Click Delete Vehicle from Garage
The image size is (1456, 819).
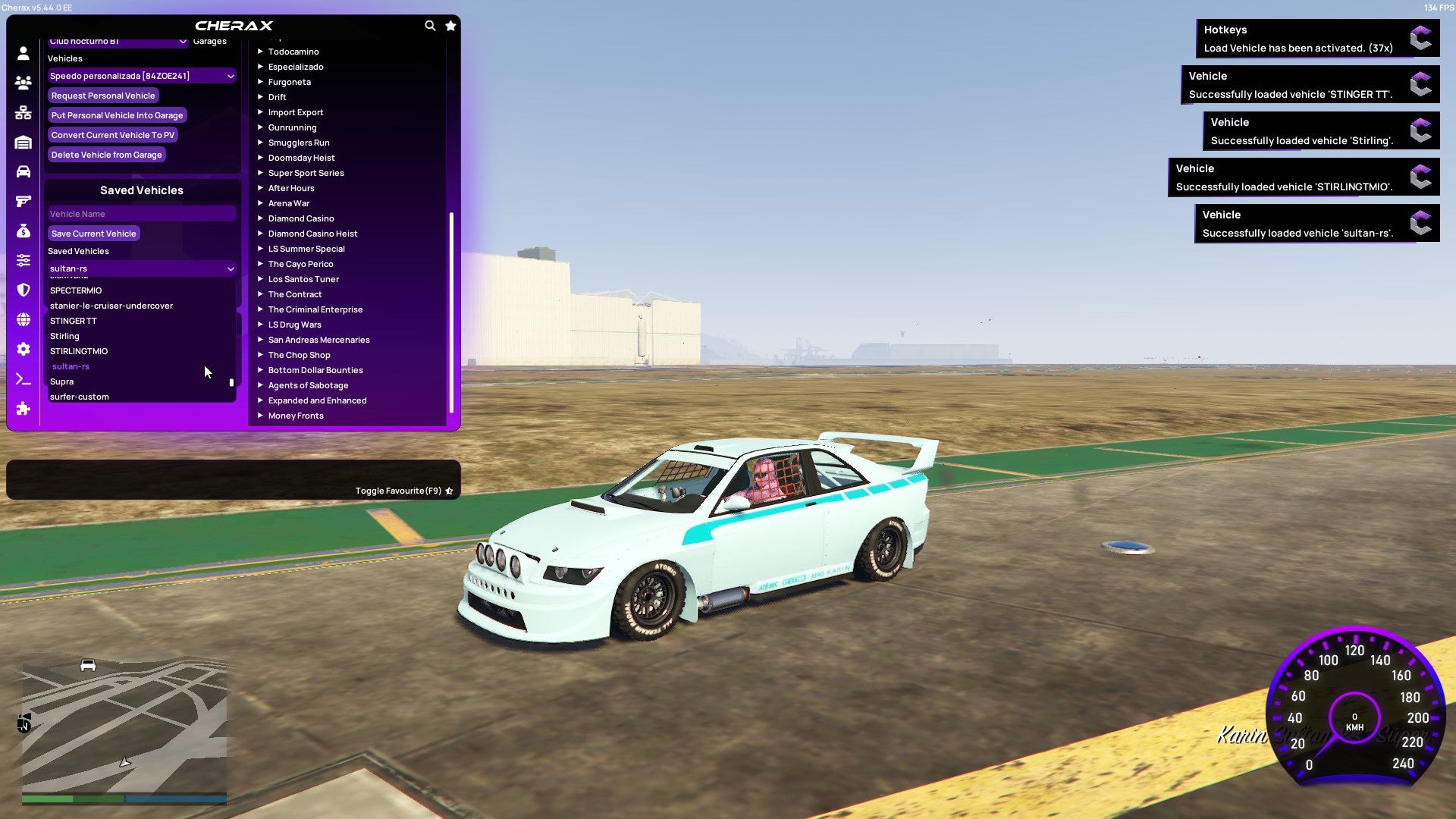[x=106, y=155]
